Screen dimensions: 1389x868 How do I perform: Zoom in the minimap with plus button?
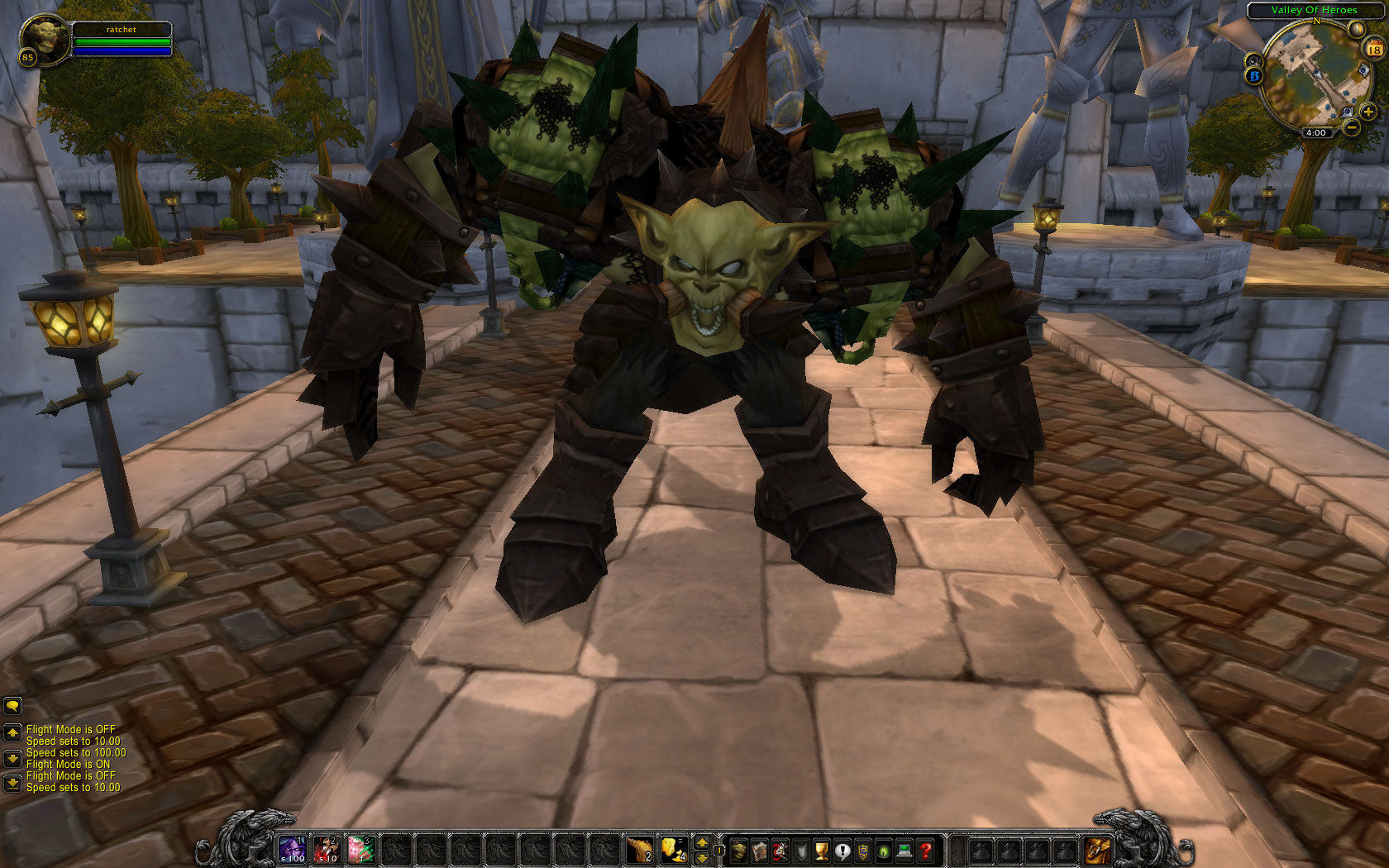tap(1368, 112)
